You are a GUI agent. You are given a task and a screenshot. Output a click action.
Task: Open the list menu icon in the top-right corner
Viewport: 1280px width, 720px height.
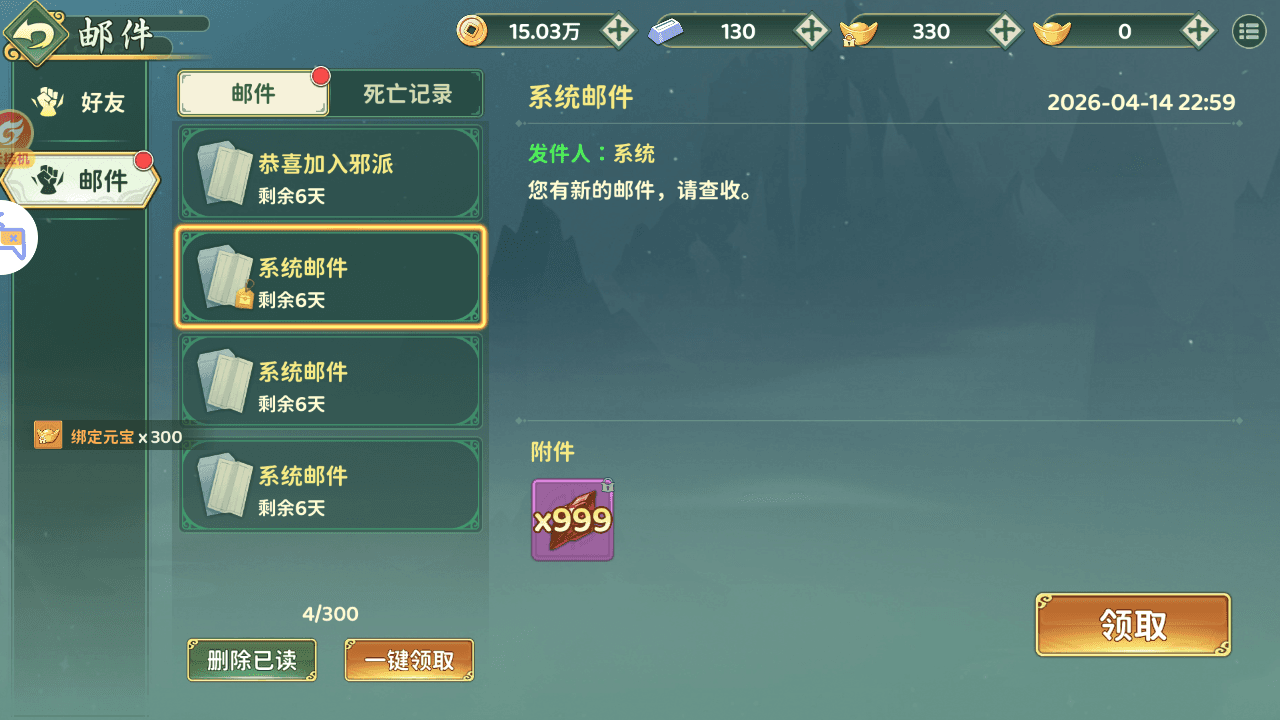[x=1248, y=31]
